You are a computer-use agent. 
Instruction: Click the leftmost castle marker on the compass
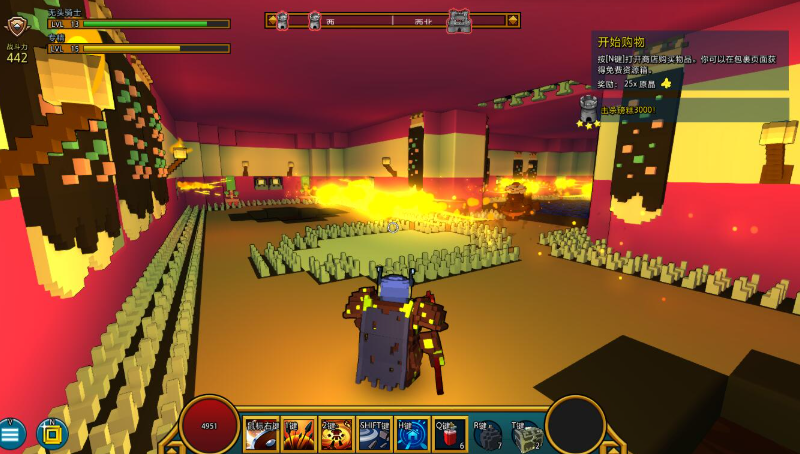pyautogui.click(x=282, y=20)
